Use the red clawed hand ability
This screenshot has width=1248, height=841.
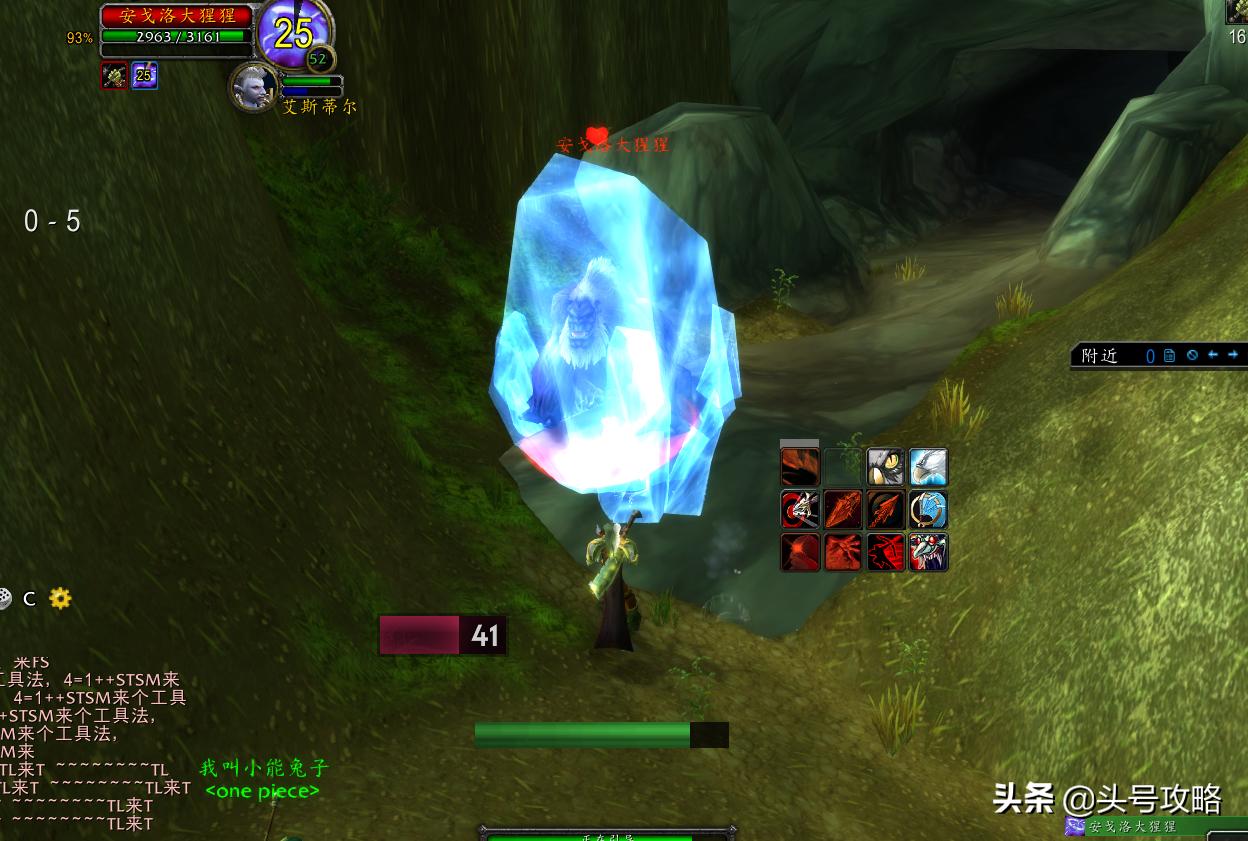(x=842, y=553)
